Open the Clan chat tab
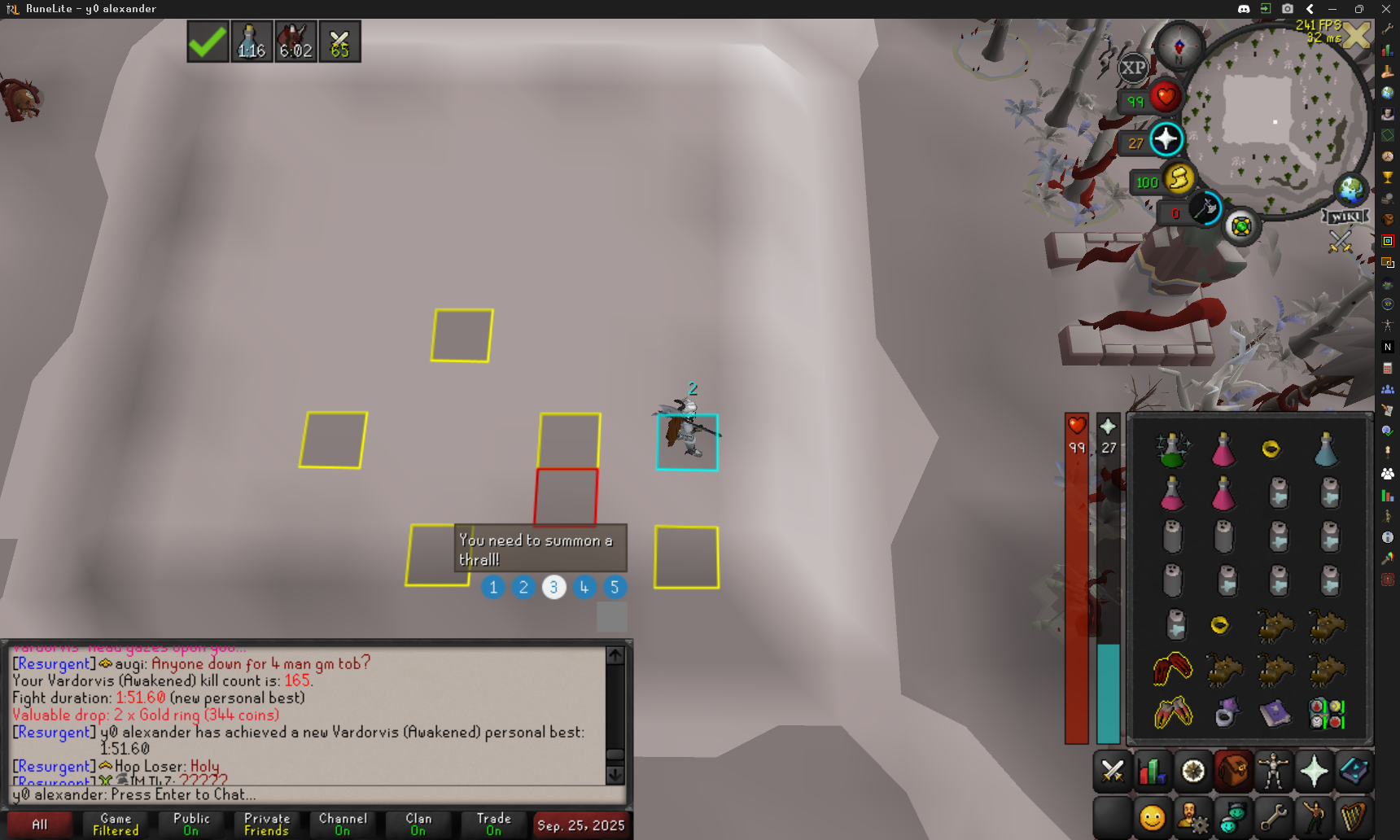Screen dimensions: 1400x840 tap(418, 825)
